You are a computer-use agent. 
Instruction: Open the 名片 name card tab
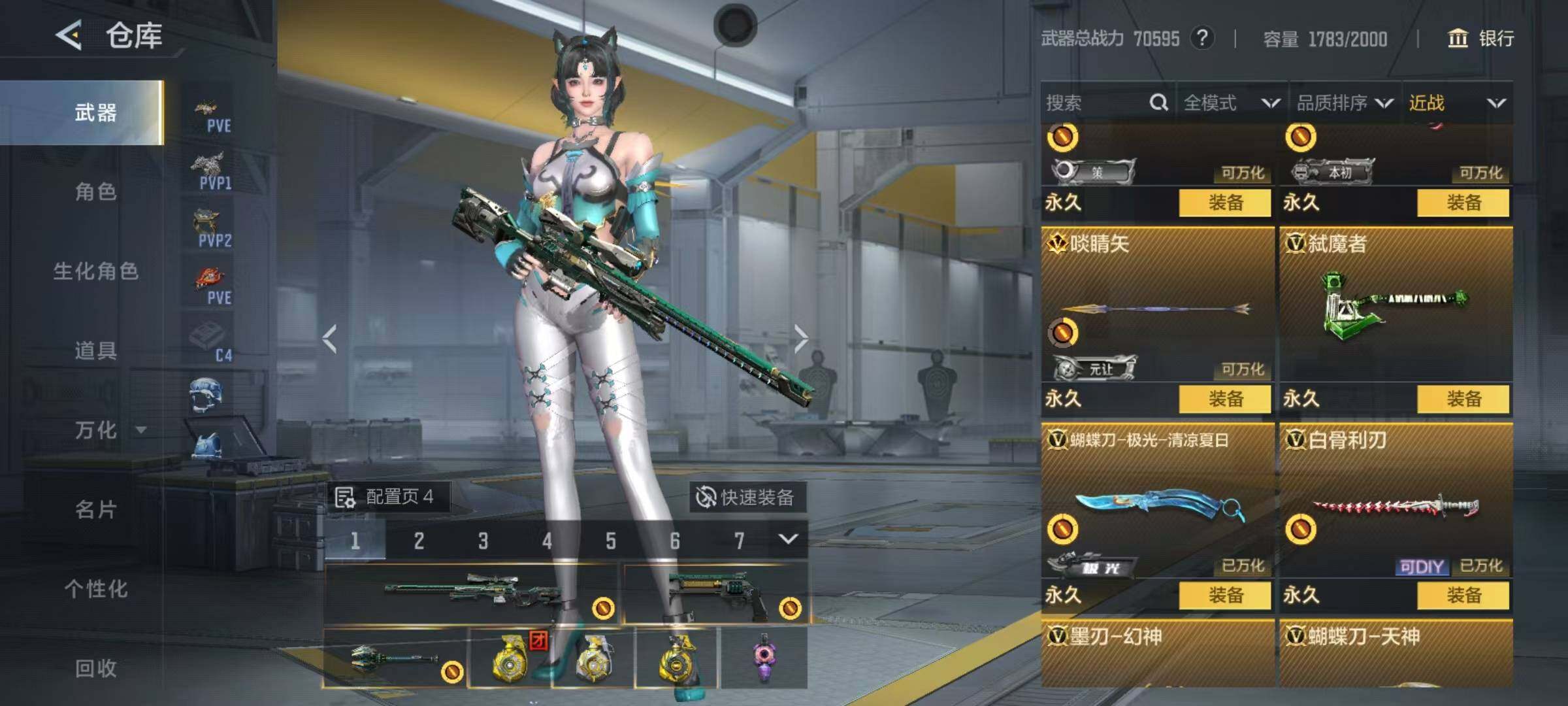95,509
